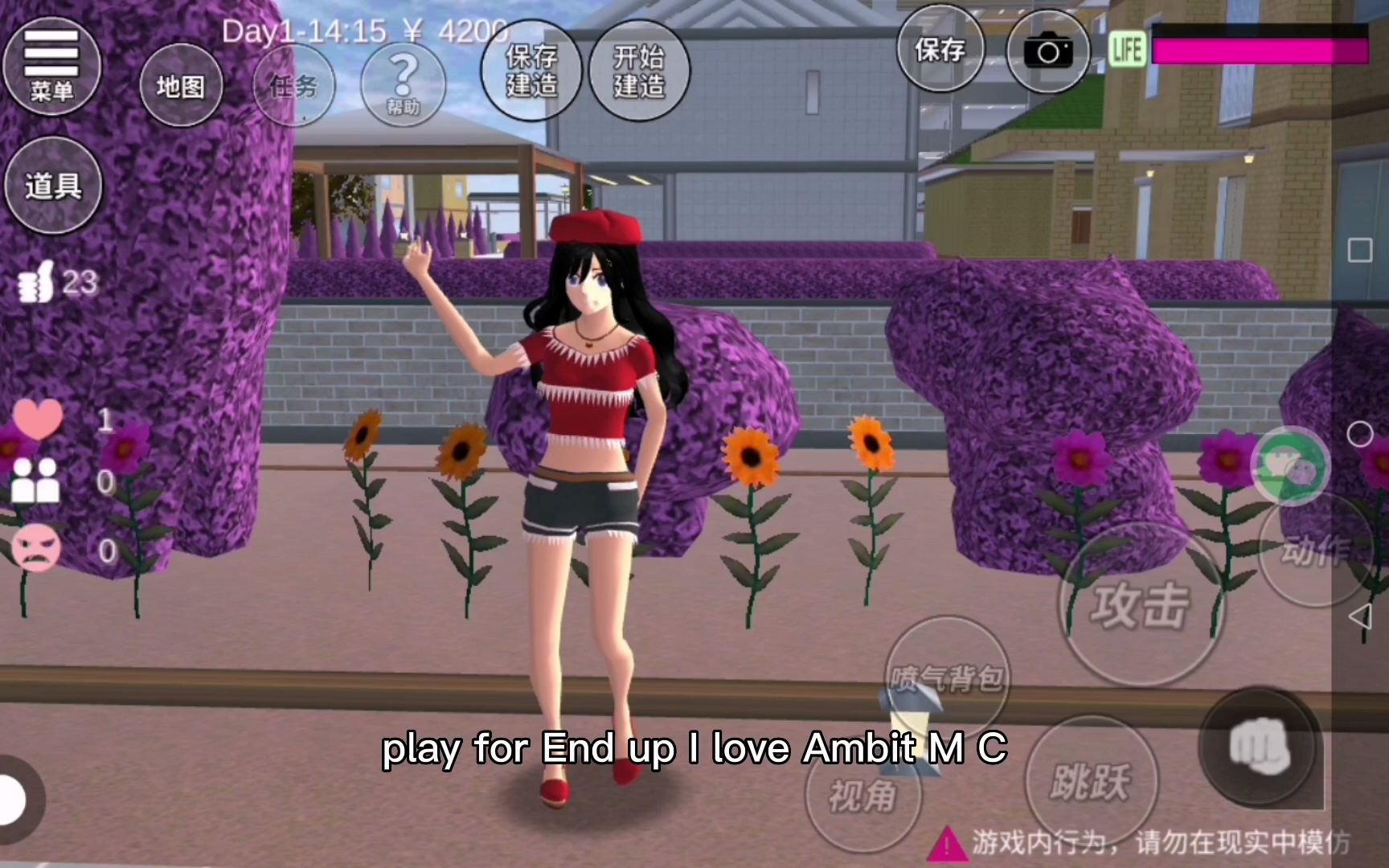This screenshot has height=868, width=1389.
Task: Activate the 喷气背包 jetpack button
Action: 947,677
